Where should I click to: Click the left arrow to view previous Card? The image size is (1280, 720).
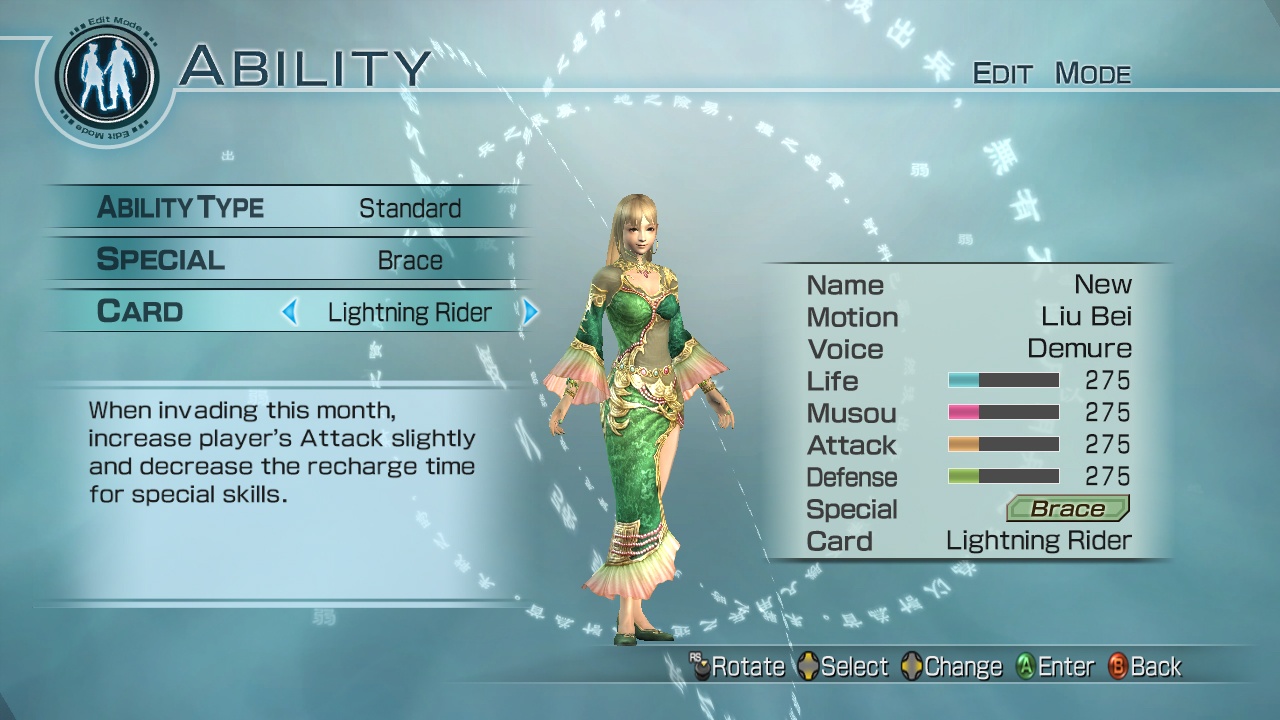290,312
